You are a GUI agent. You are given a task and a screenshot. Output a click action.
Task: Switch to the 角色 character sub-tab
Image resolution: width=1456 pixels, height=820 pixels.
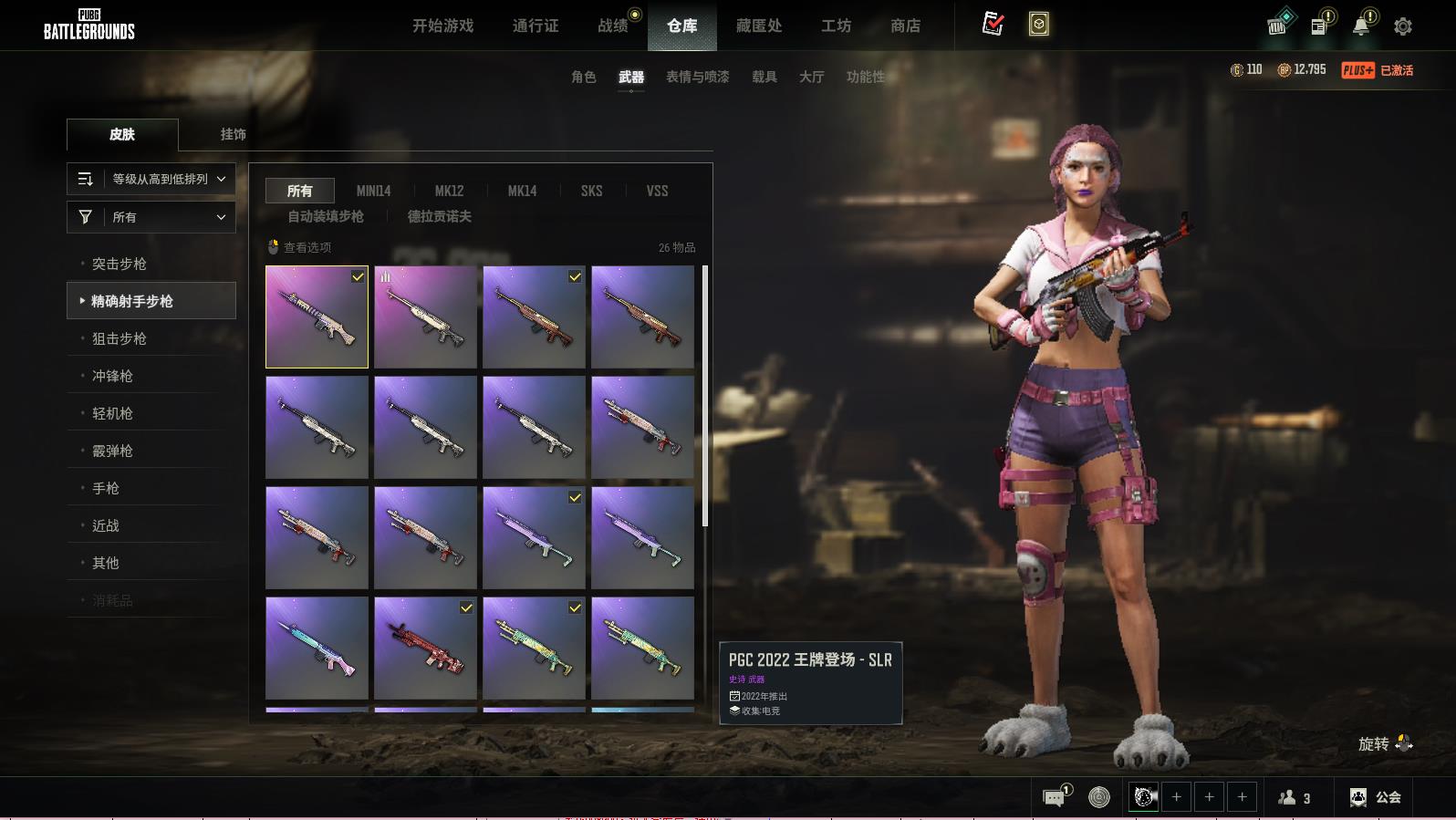(x=584, y=77)
